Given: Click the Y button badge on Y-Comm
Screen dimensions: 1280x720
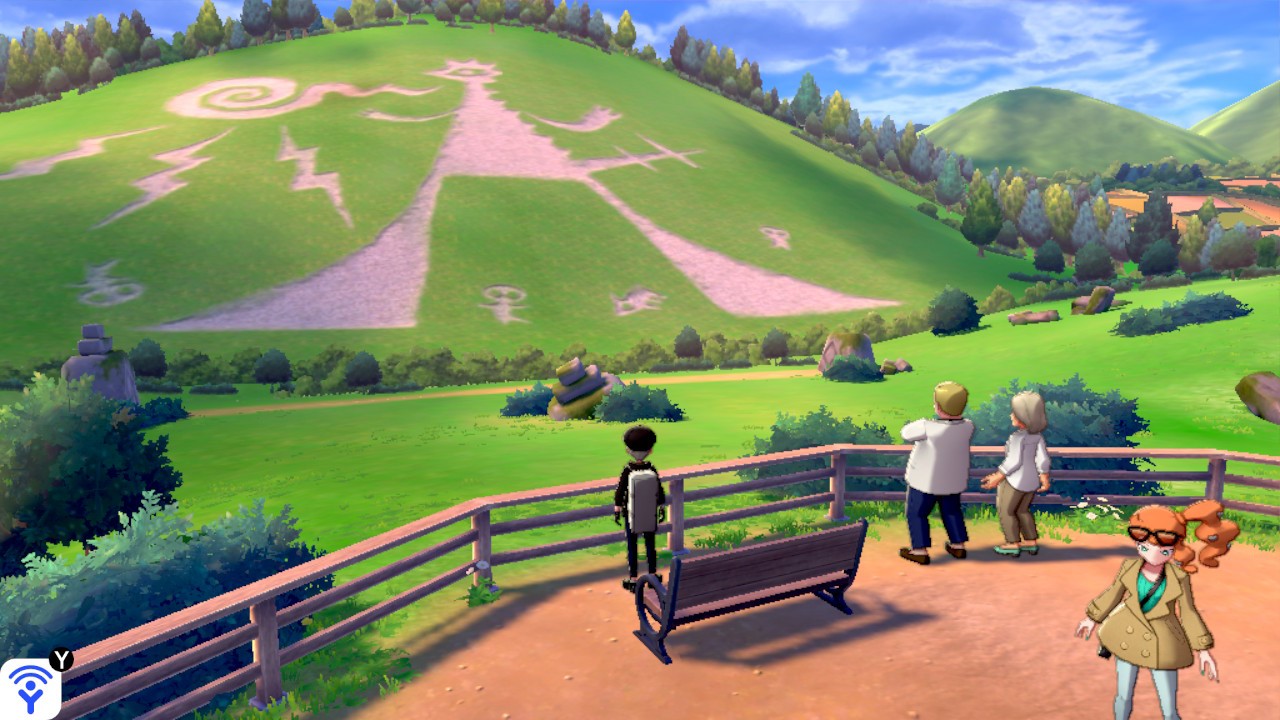Looking at the screenshot, I should click(61, 662).
